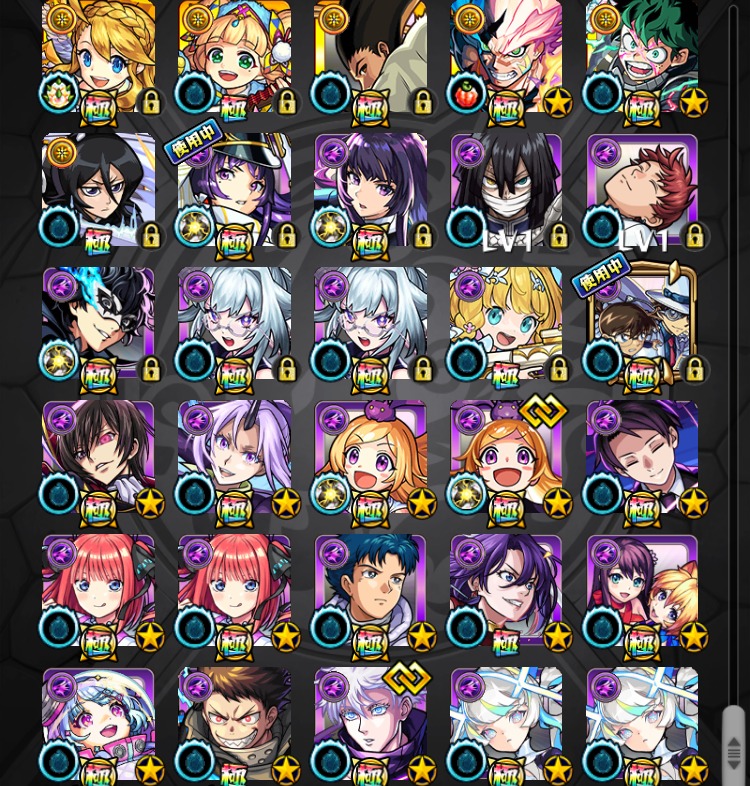Choose the short black-haired girl with sword
The height and width of the screenshot is (786, 750).
98,190
